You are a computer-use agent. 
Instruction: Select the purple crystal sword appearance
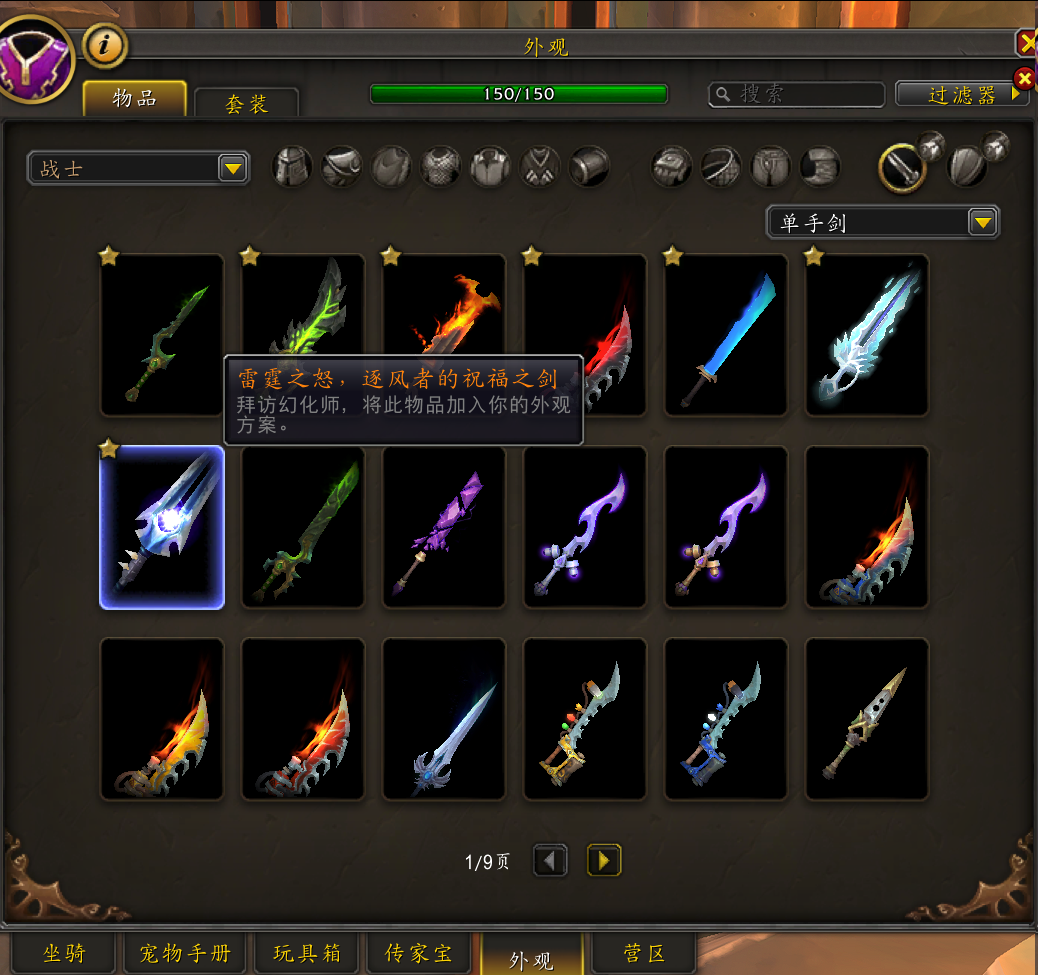(x=444, y=527)
